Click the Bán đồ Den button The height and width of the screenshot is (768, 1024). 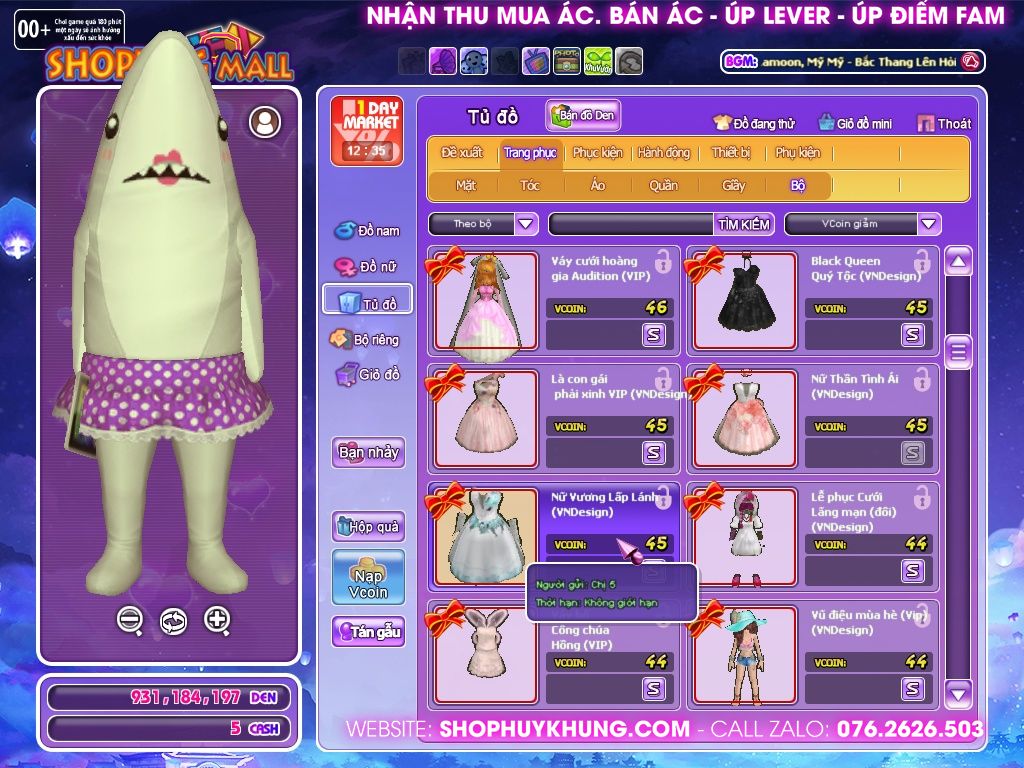tap(584, 116)
